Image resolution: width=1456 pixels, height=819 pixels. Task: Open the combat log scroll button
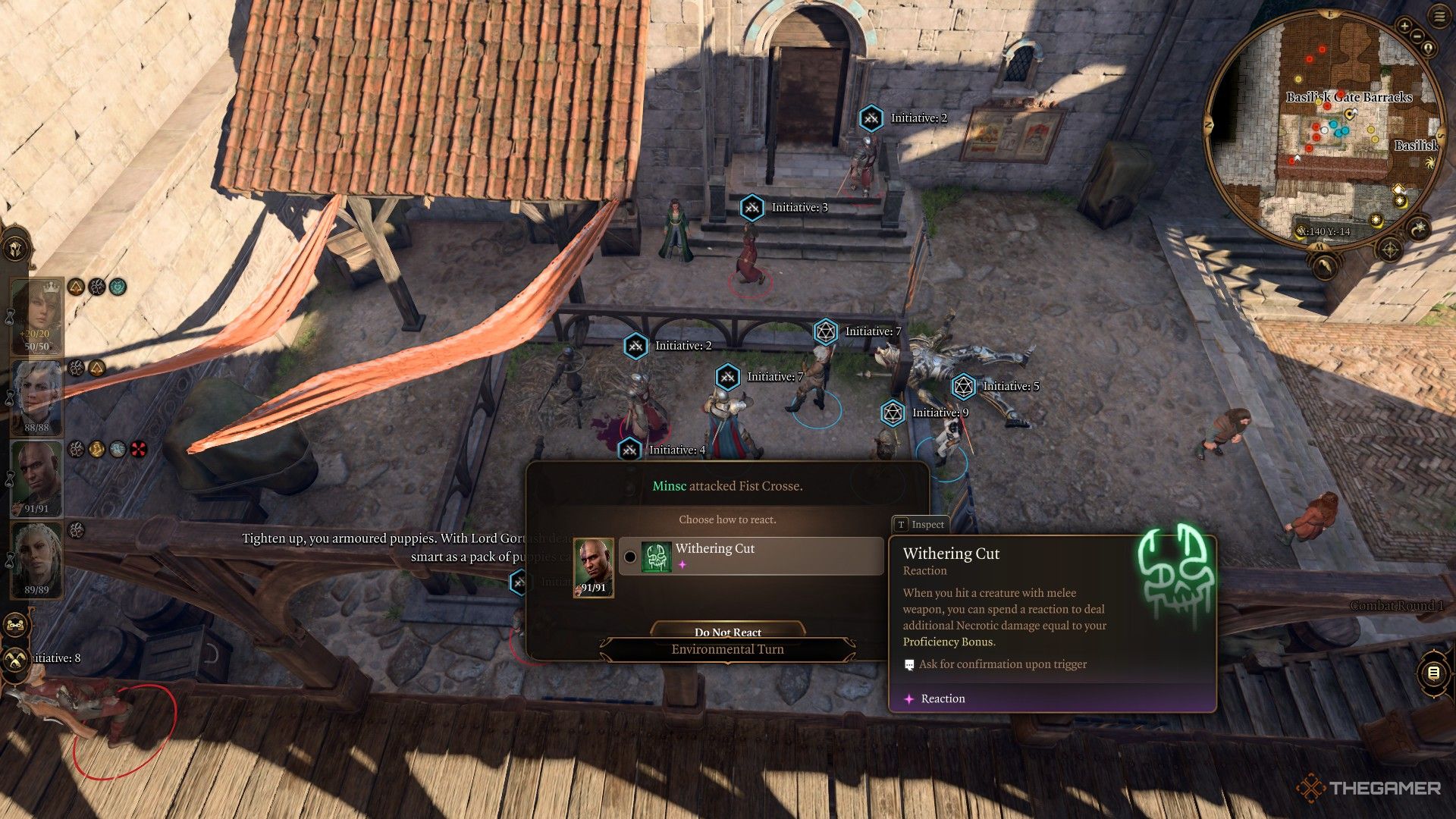tap(1432, 673)
